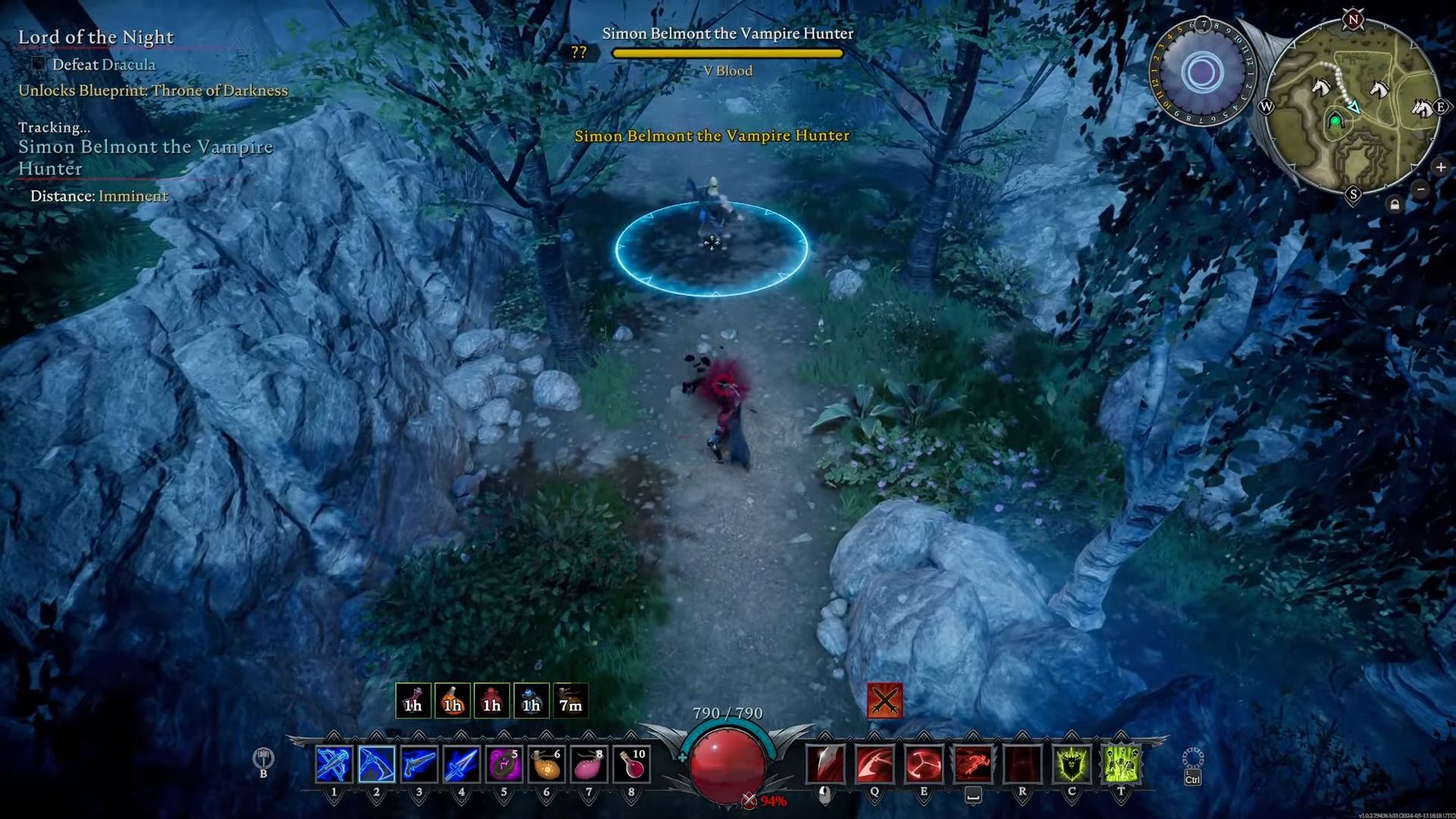Zoom in the minimap with plus button
The width and height of the screenshot is (1456, 819).
tap(1440, 168)
